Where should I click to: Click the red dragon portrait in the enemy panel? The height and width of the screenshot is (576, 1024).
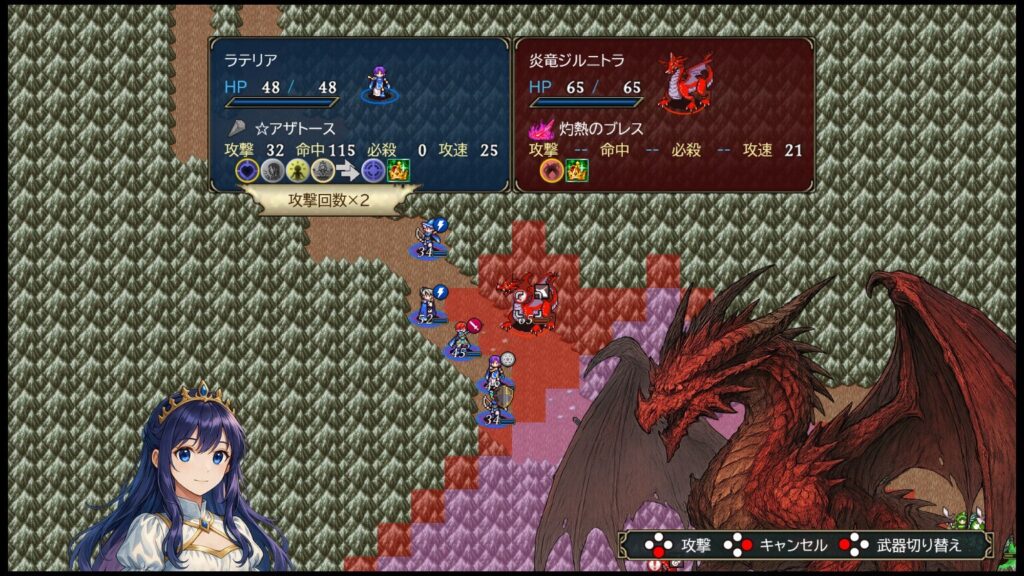tap(685, 82)
